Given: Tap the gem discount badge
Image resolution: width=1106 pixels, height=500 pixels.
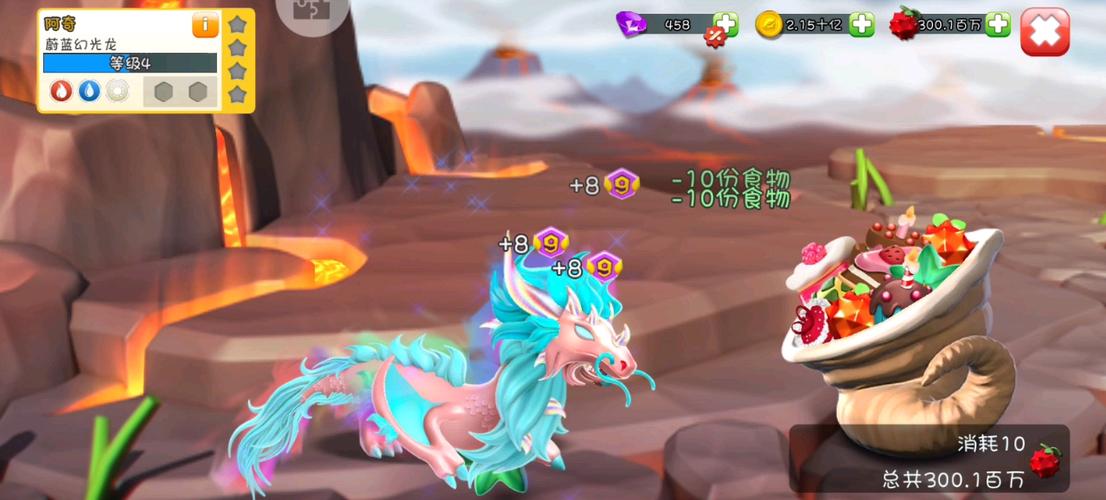Looking at the screenshot, I should [715, 36].
